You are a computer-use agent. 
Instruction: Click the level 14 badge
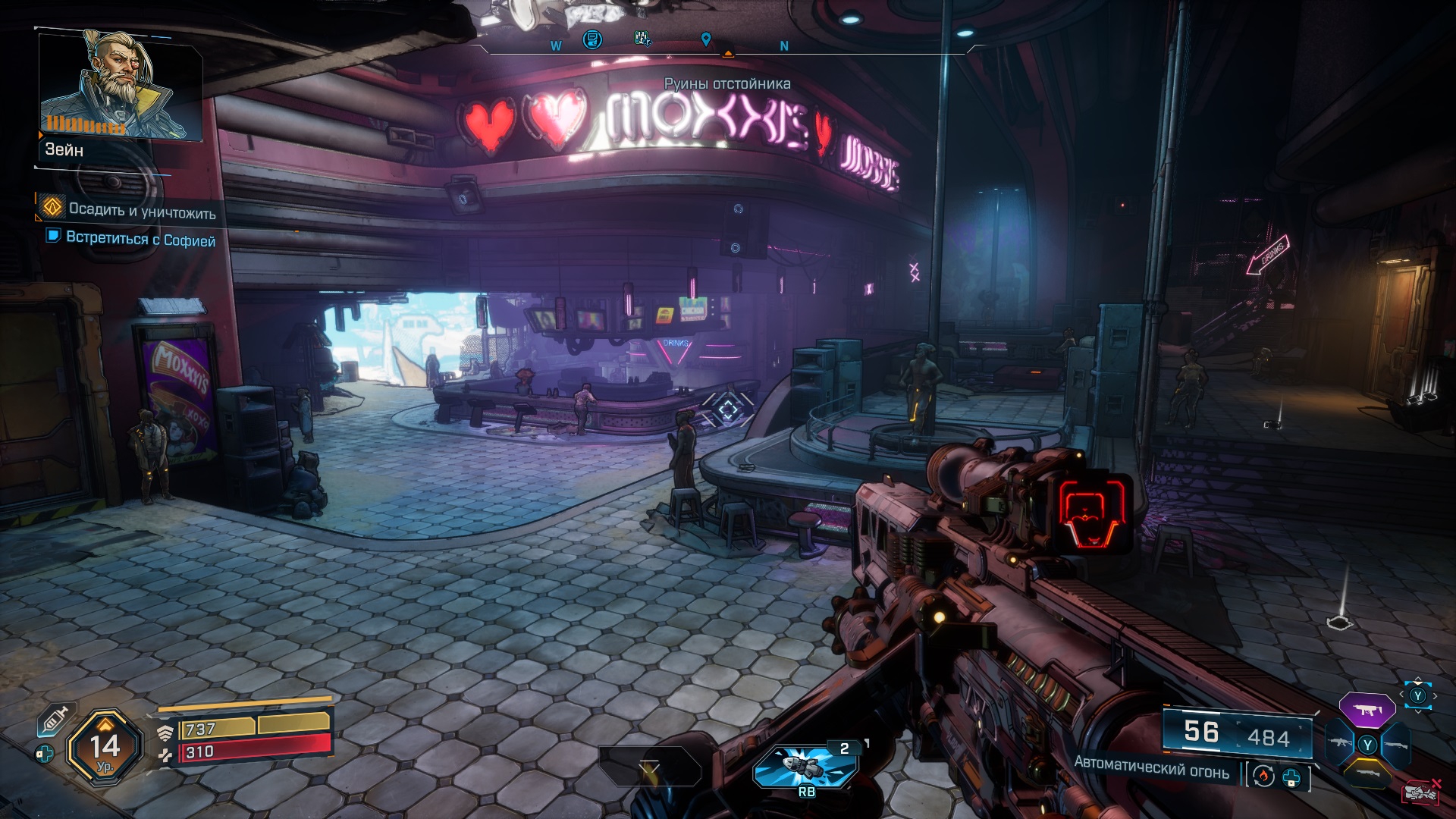point(105,748)
